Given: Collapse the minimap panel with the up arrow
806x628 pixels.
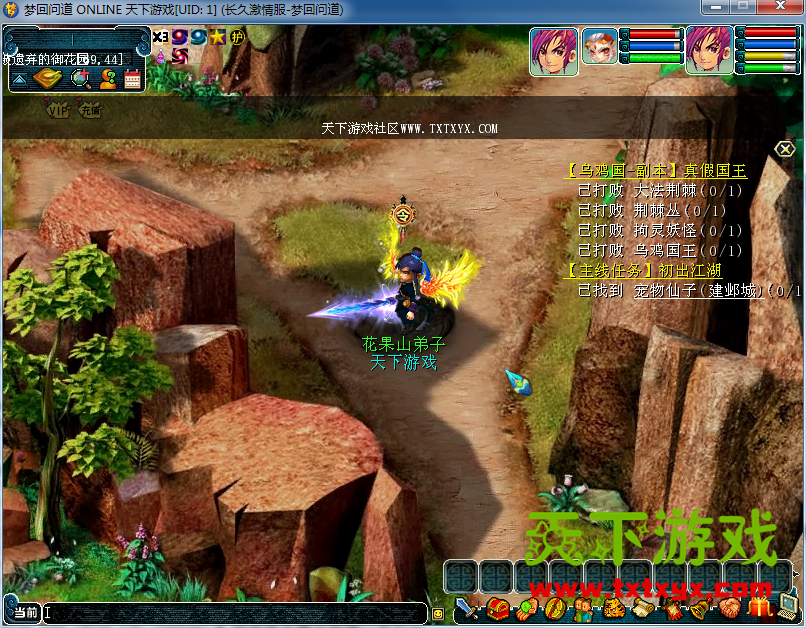Looking at the screenshot, I should pos(20,80).
